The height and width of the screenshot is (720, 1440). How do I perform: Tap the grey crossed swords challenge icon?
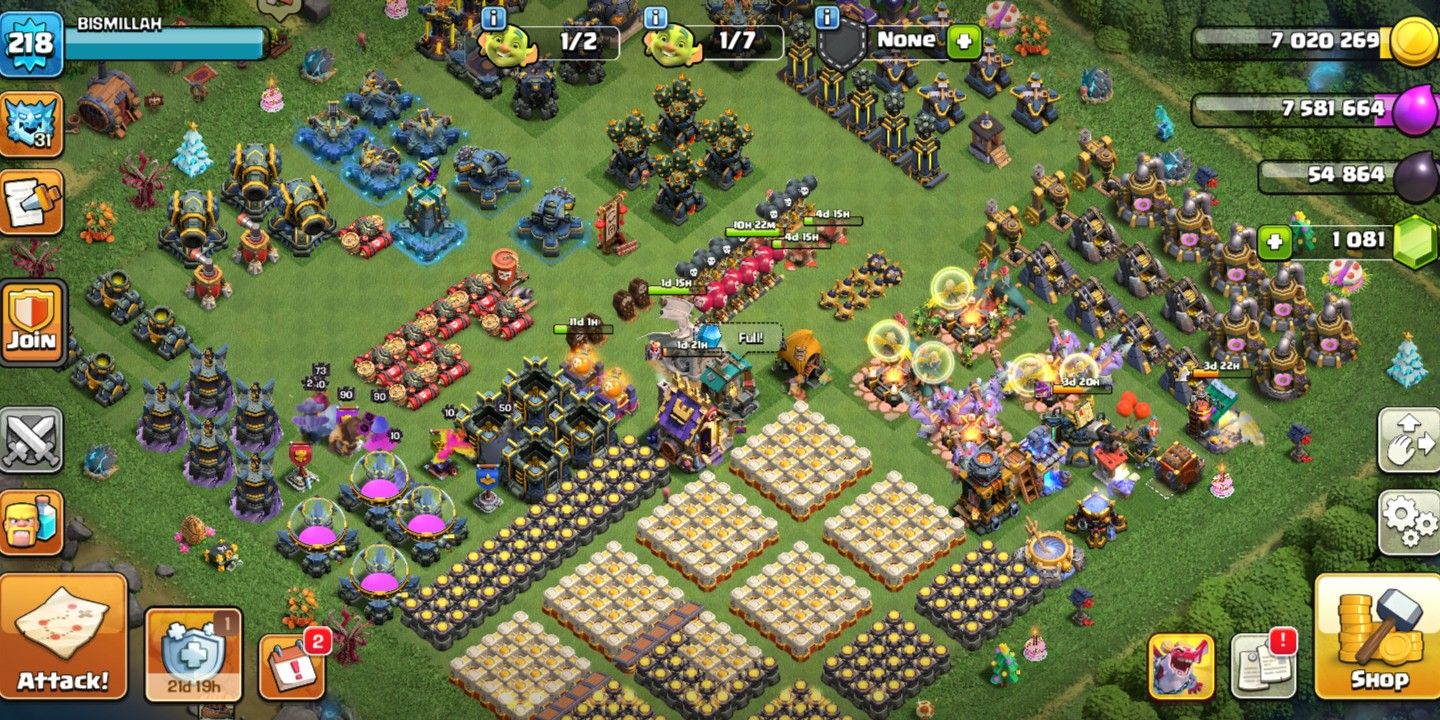click(x=33, y=436)
